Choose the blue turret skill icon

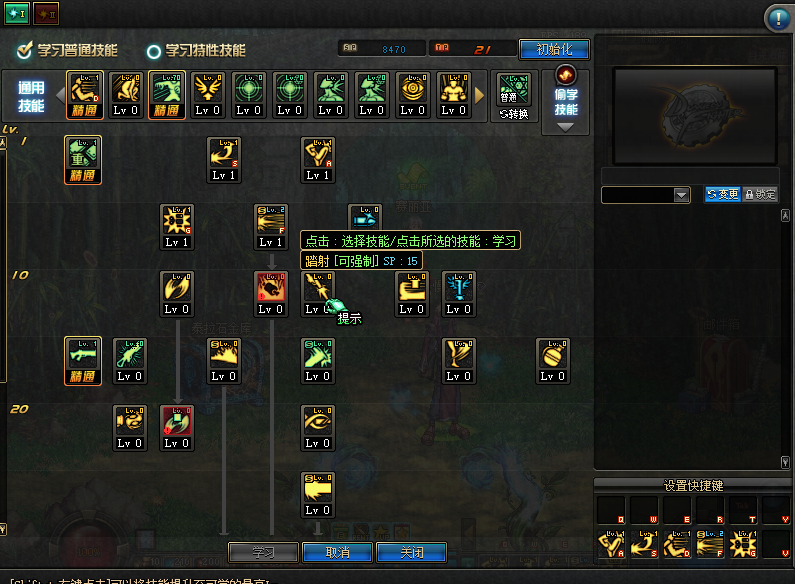pyautogui.click(x=458, y=288)
